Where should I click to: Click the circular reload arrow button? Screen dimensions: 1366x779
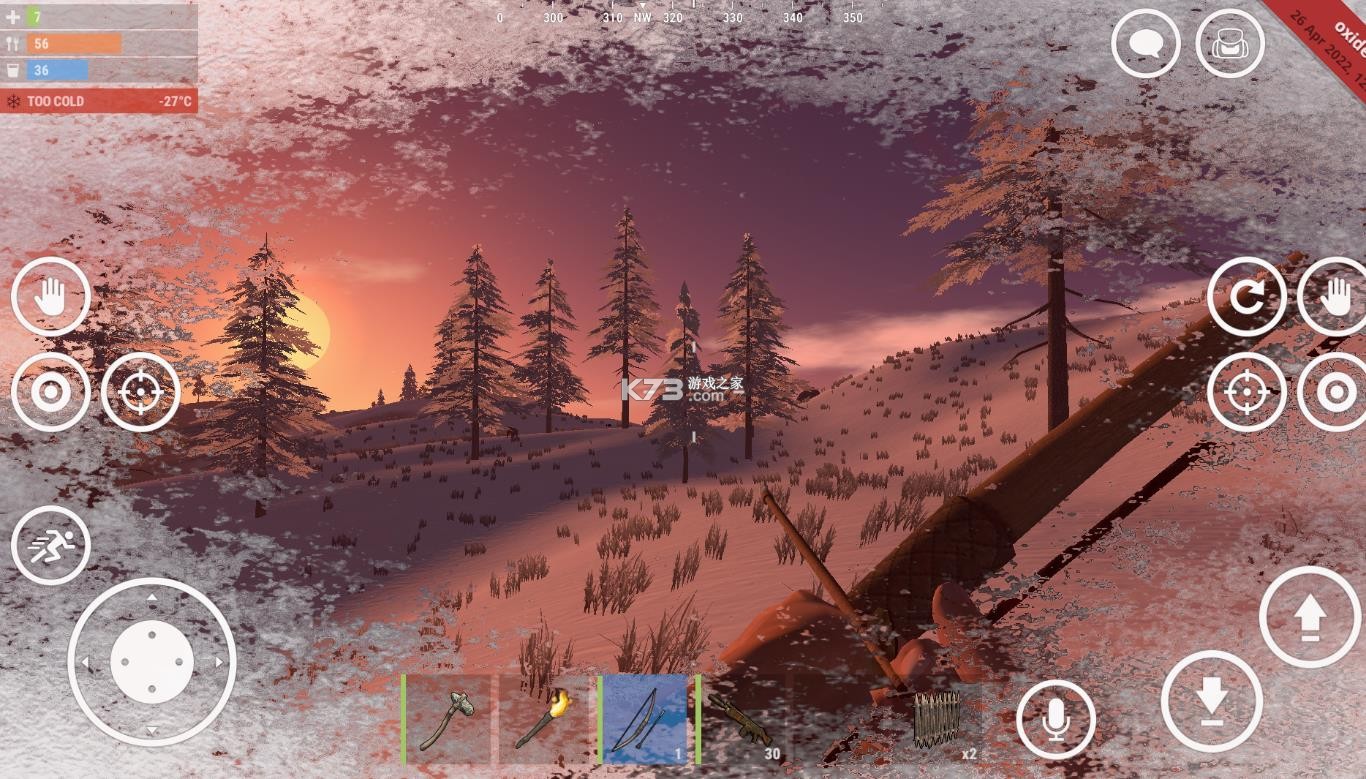coord(1247,297)
